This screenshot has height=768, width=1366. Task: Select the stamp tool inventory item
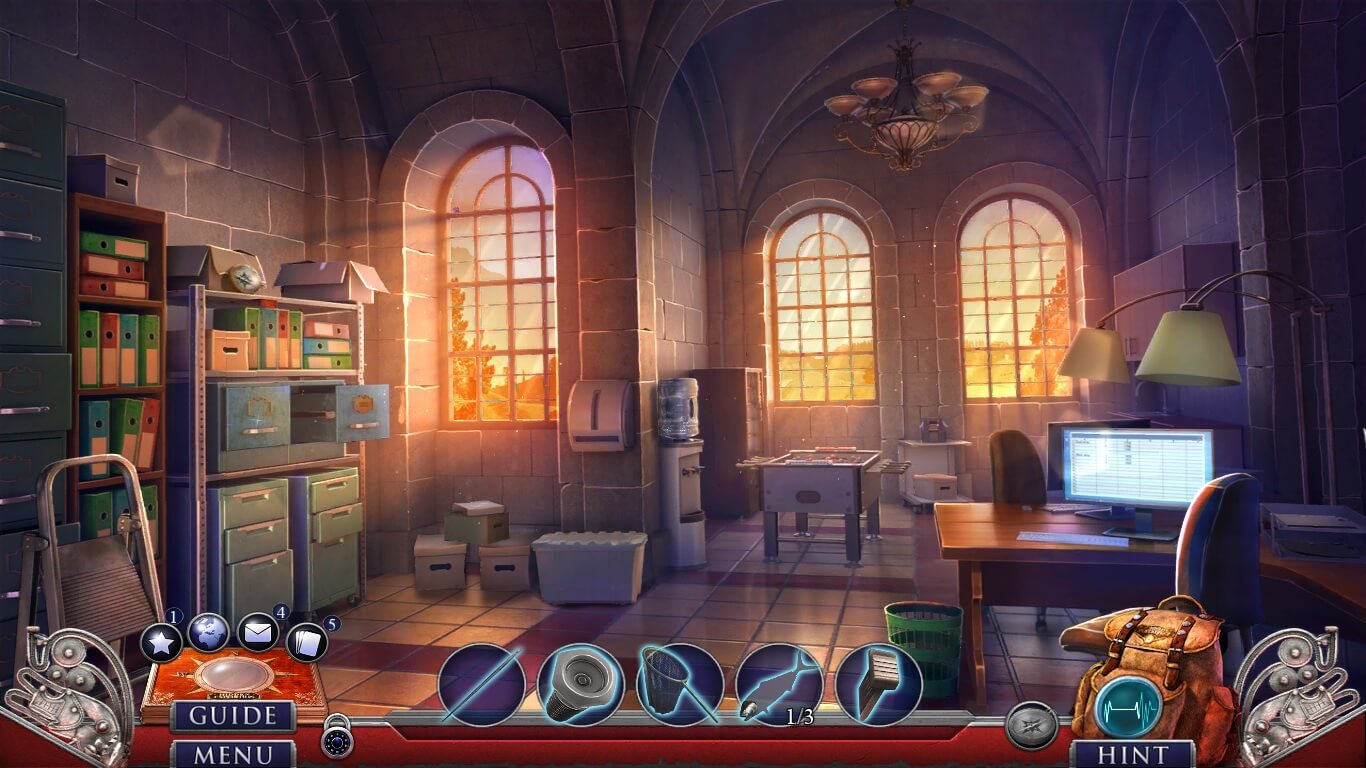click(878, 684)
